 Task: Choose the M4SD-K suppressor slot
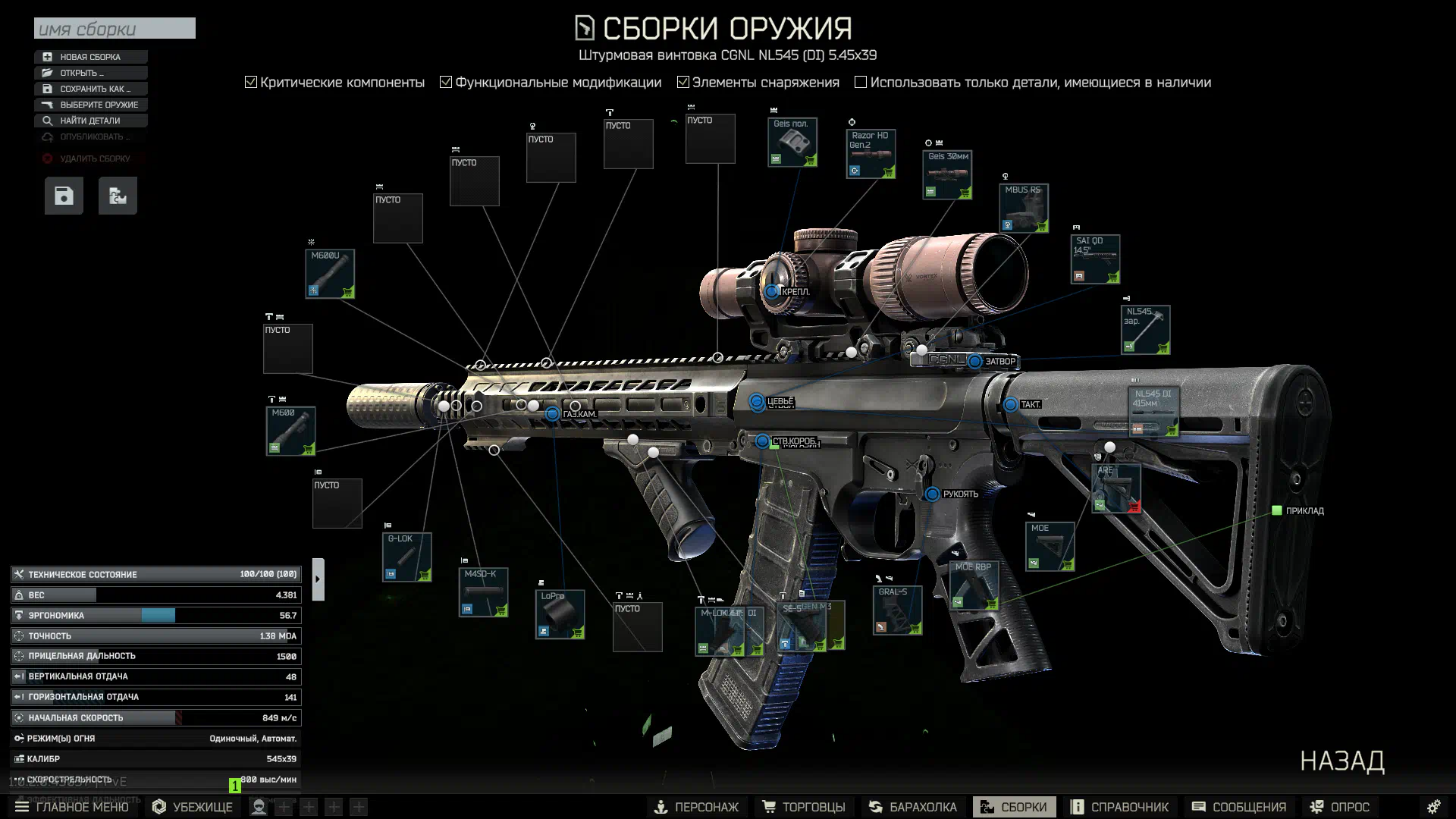(483, 592)
